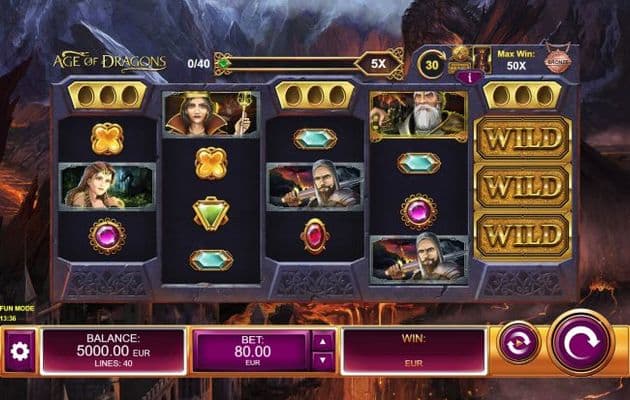
Task: Open the gear settings menu
Action: click(20, 352)
